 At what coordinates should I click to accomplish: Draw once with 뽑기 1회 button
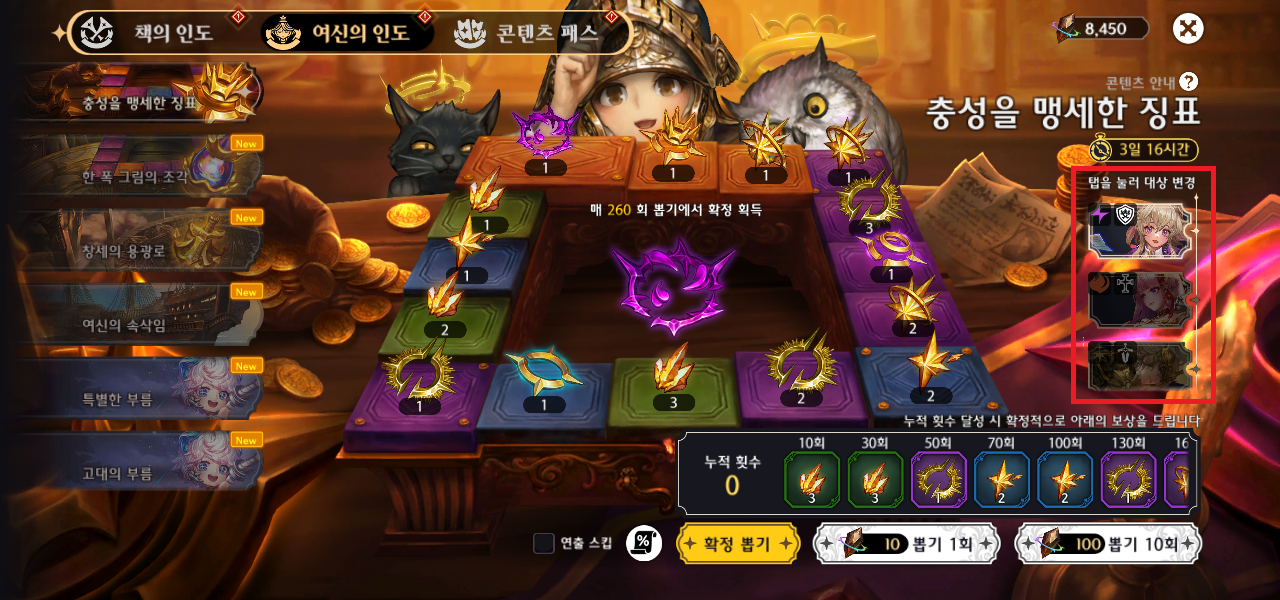907,544
